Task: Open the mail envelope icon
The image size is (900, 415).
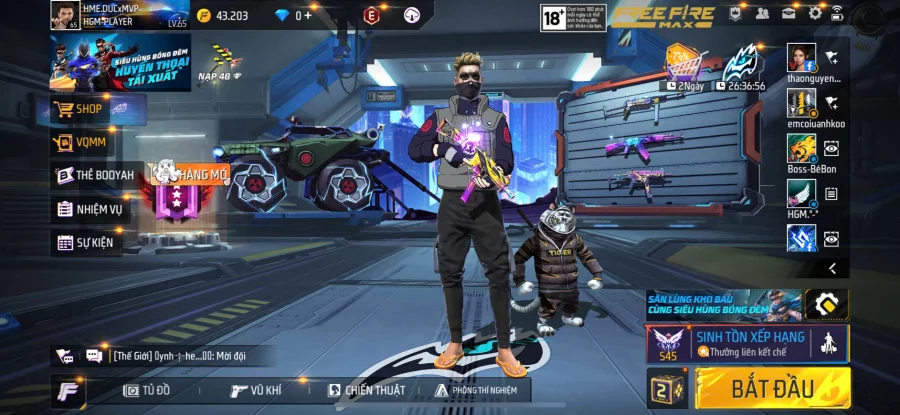Action: click(x=789, y=13)
